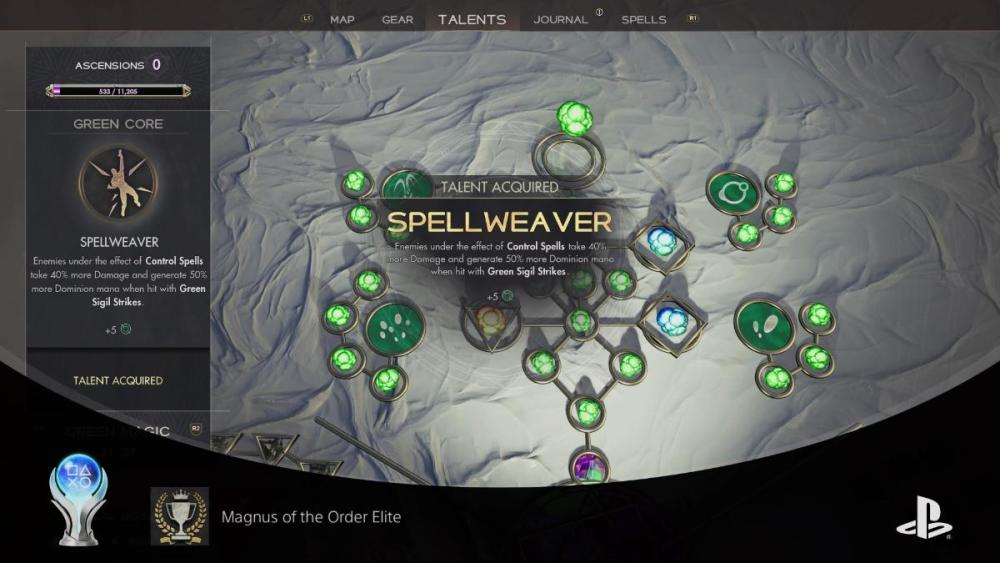
Task: Select the green gem atop the large ring
Action: coord(574,119)
